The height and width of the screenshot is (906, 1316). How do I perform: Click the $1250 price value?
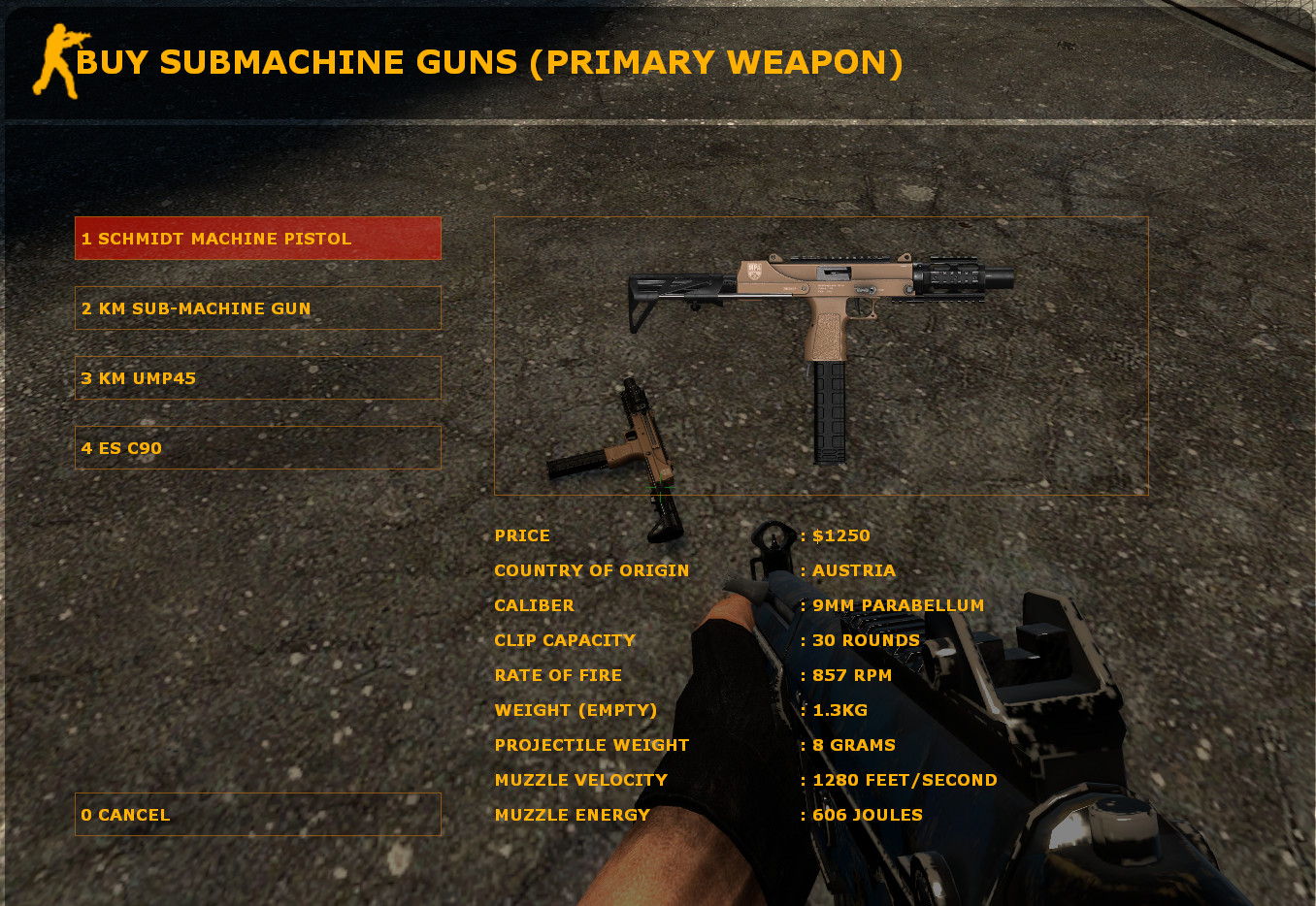point(840,534)
